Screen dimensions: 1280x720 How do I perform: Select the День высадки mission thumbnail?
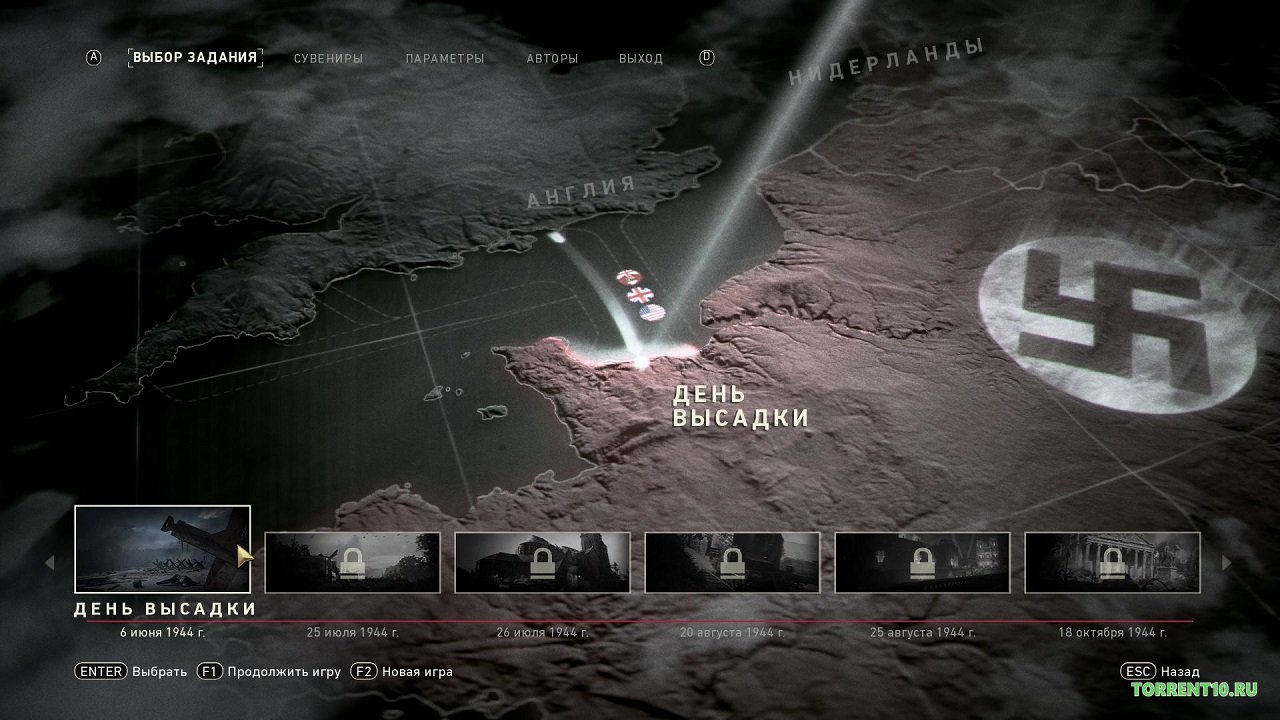(x=162, y=549)
